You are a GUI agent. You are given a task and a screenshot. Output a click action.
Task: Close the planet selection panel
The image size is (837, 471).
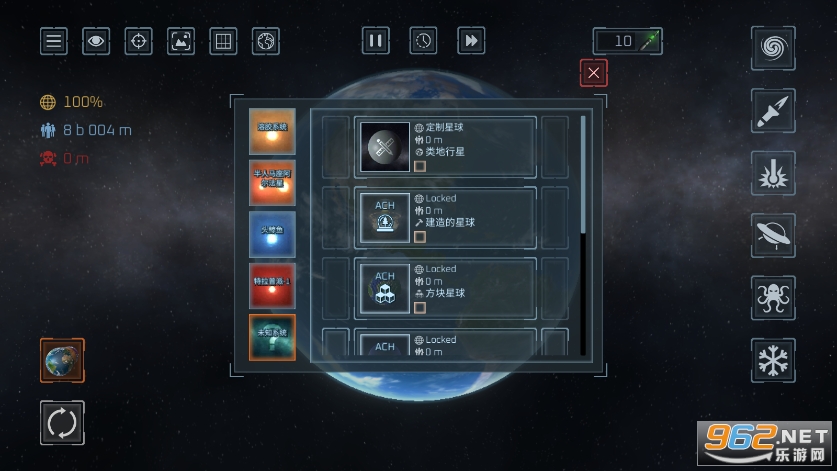[594, 73]
